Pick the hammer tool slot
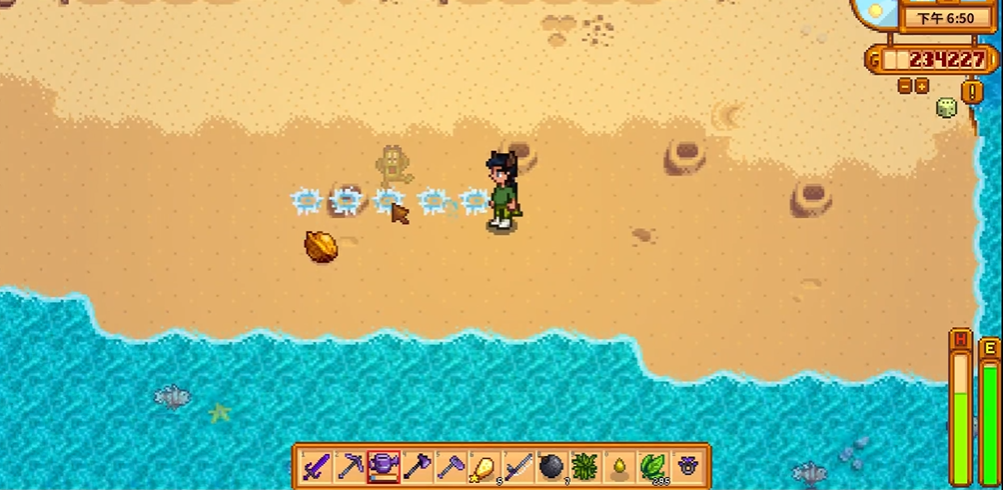 coord(451,466)
